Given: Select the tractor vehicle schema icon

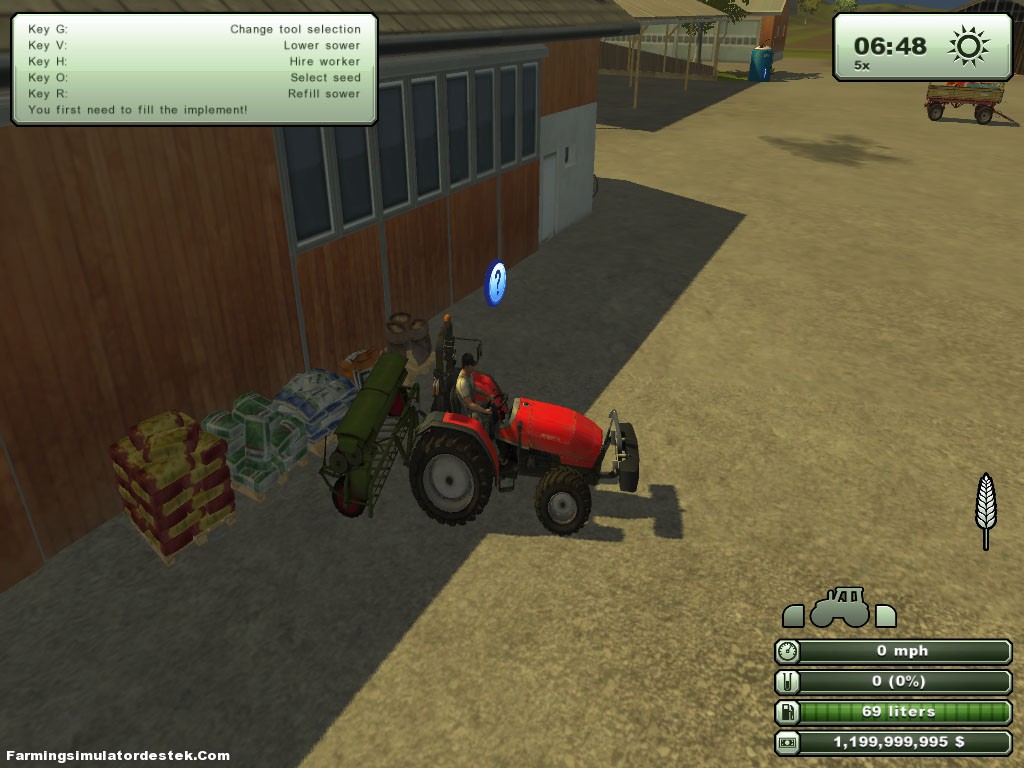Looking at the screenshot, I should coord(839,607).
